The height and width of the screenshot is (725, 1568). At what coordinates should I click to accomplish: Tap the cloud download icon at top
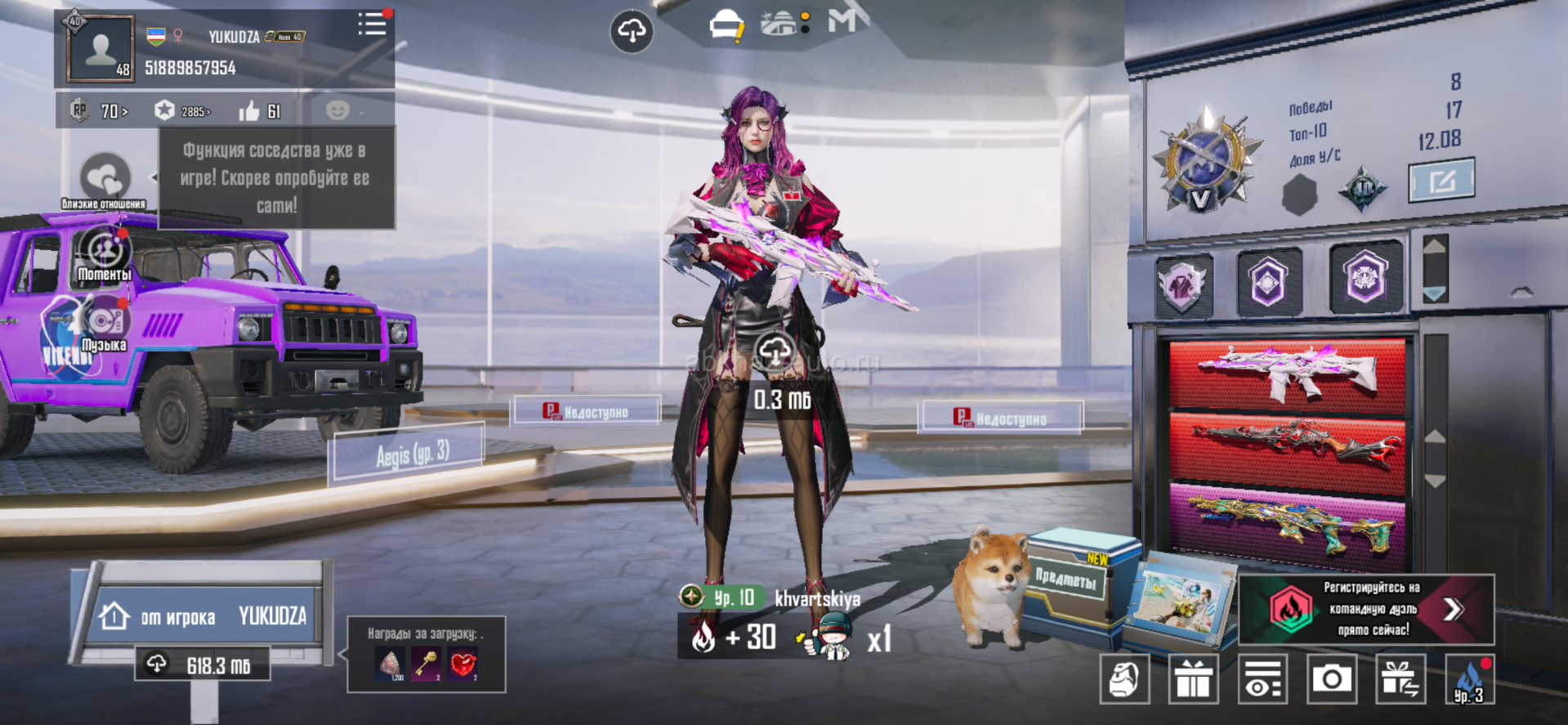pyautogui.click(x=632, y=31)
